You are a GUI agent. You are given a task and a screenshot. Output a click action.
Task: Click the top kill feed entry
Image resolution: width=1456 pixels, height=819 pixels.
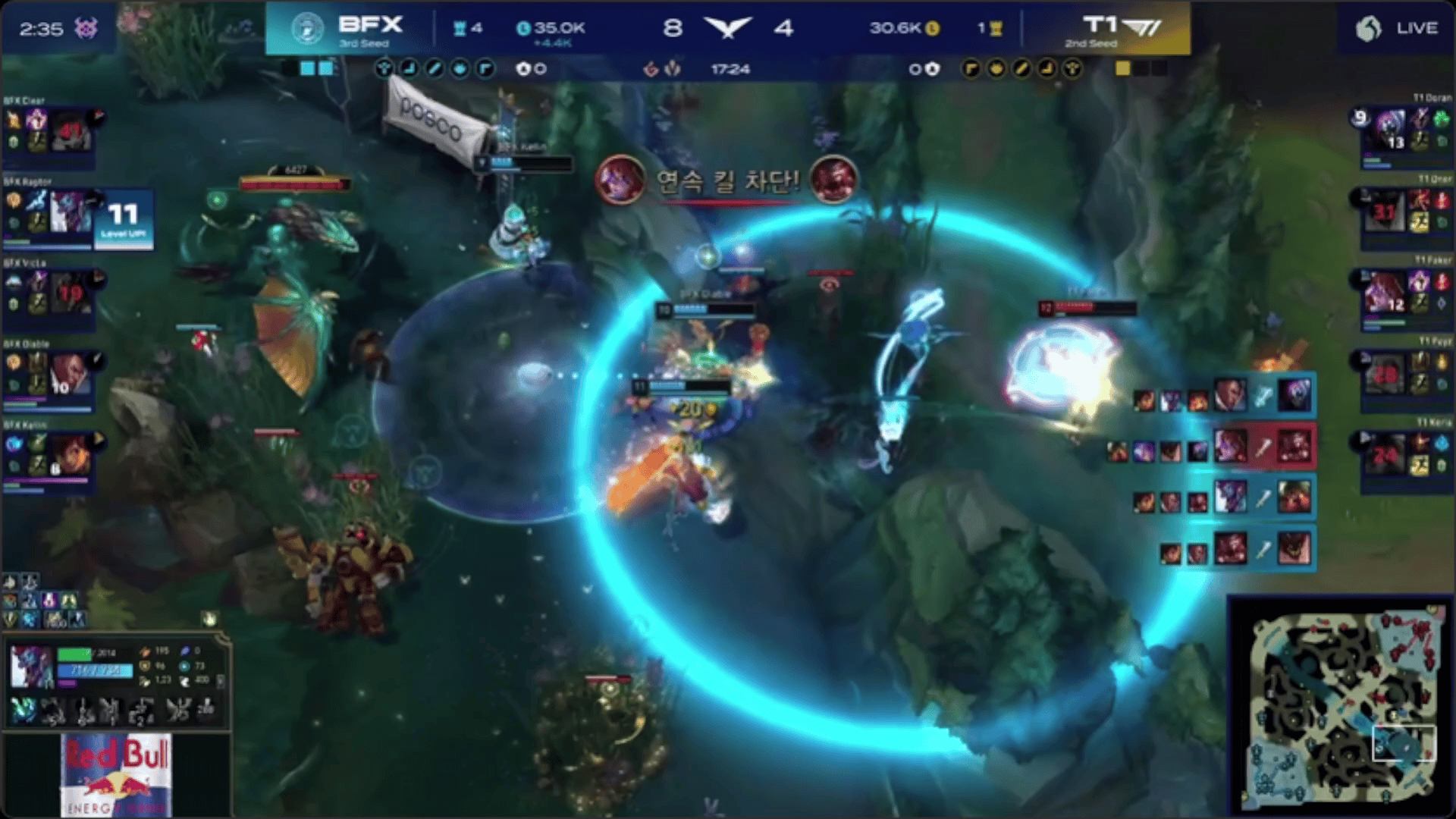(x=1224, y=396)
